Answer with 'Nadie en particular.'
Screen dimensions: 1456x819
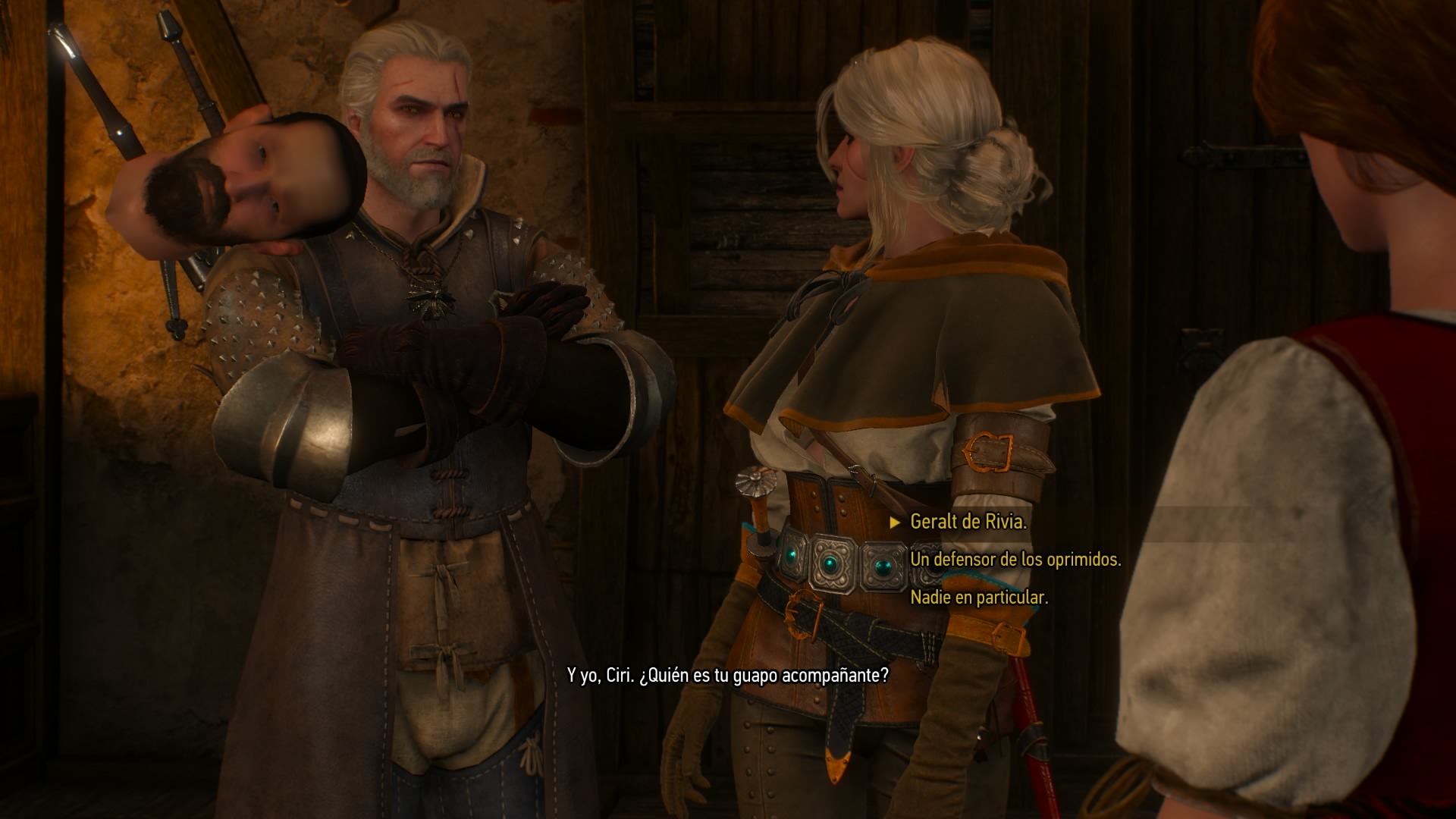click(979, 598)
